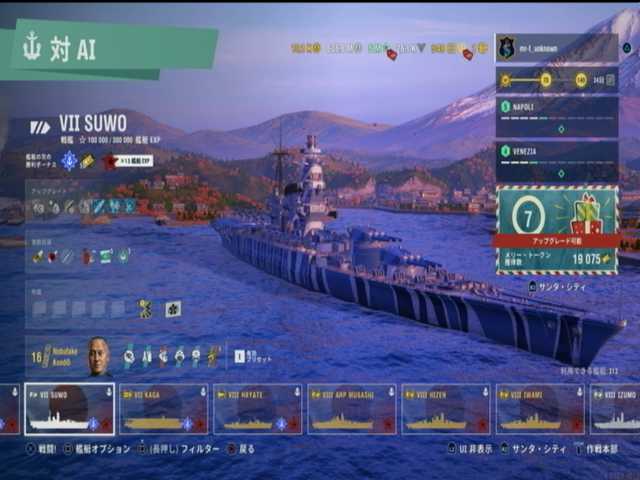
Task: Open the milestone reward progress track
Action: point(556,79)
